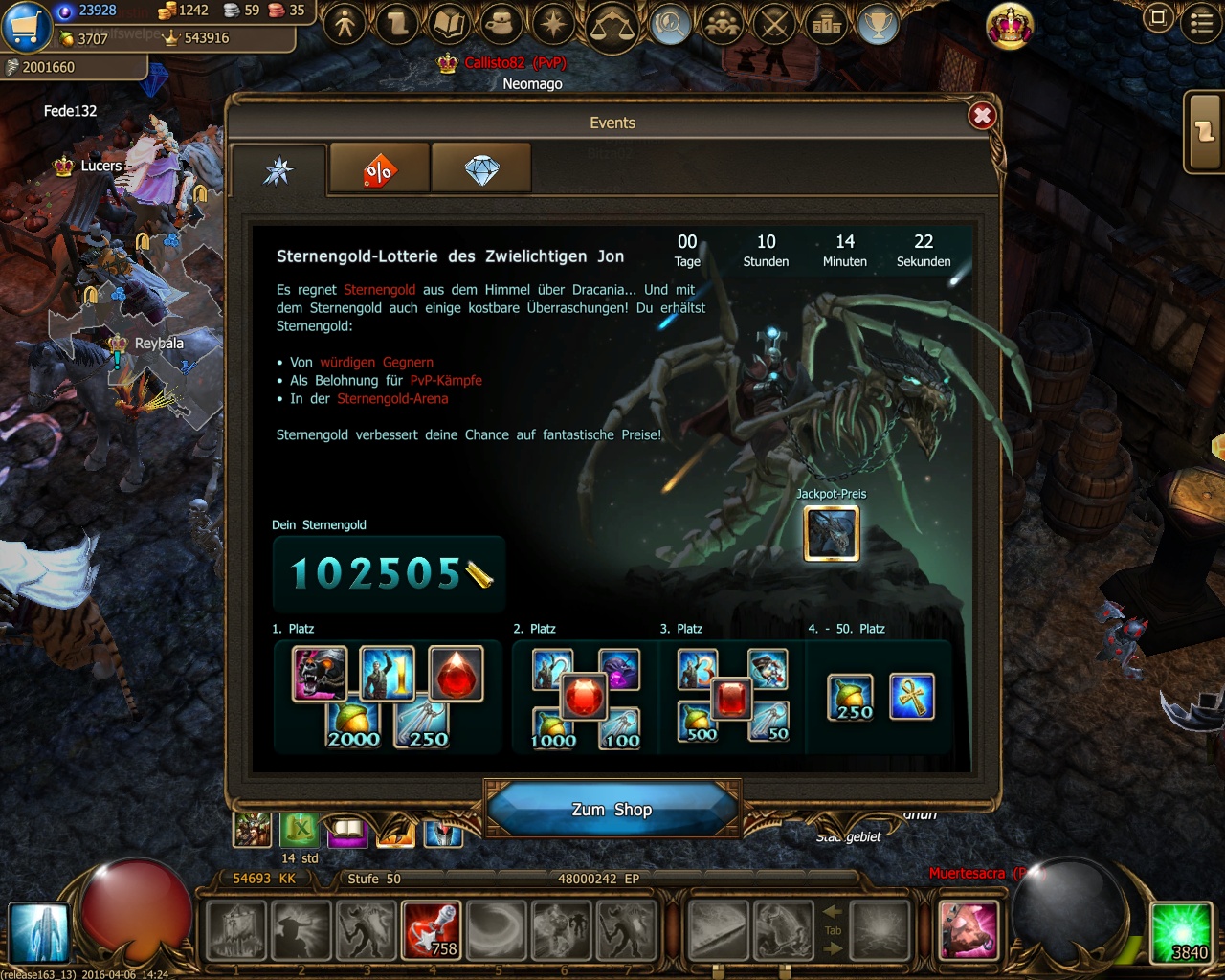The image size is (1225, 980).
Task: Click the magnifying glass search icon
Action: point(670,24)
